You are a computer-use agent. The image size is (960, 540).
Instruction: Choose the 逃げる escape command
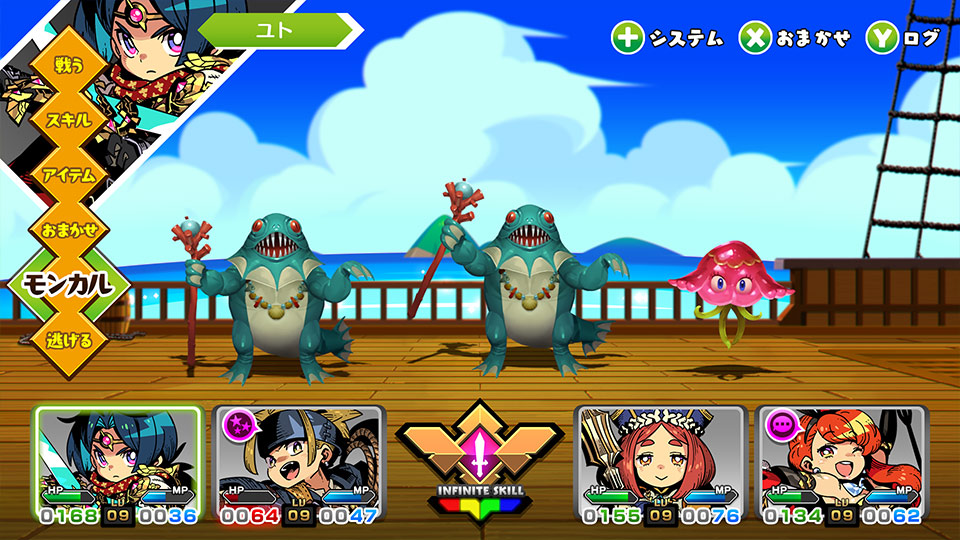pyautogui.click(x=68, y=340)
